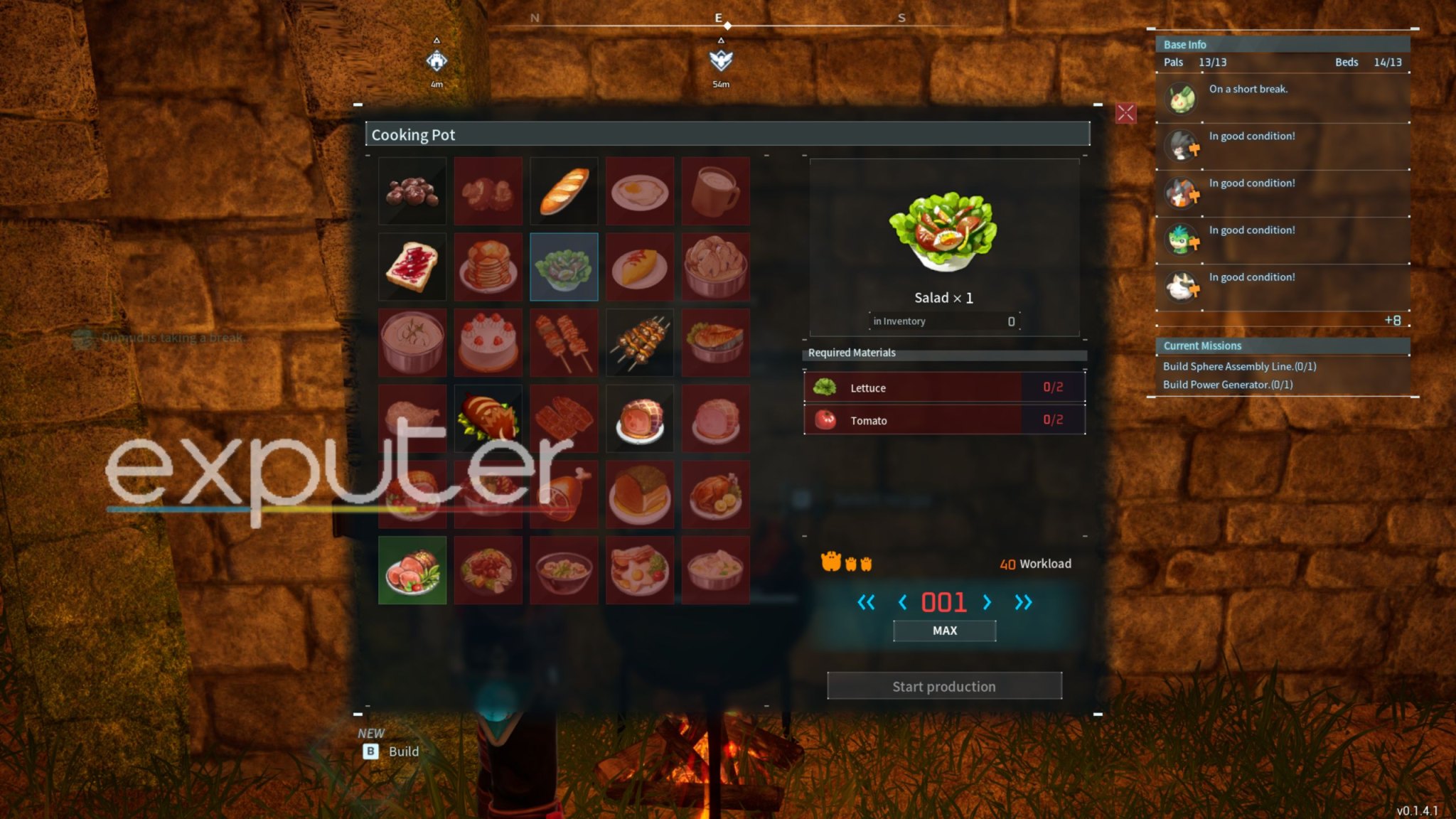The image size is (1456, 819).
Task: Click the Lettuce required material row
Action: point(944,387)
